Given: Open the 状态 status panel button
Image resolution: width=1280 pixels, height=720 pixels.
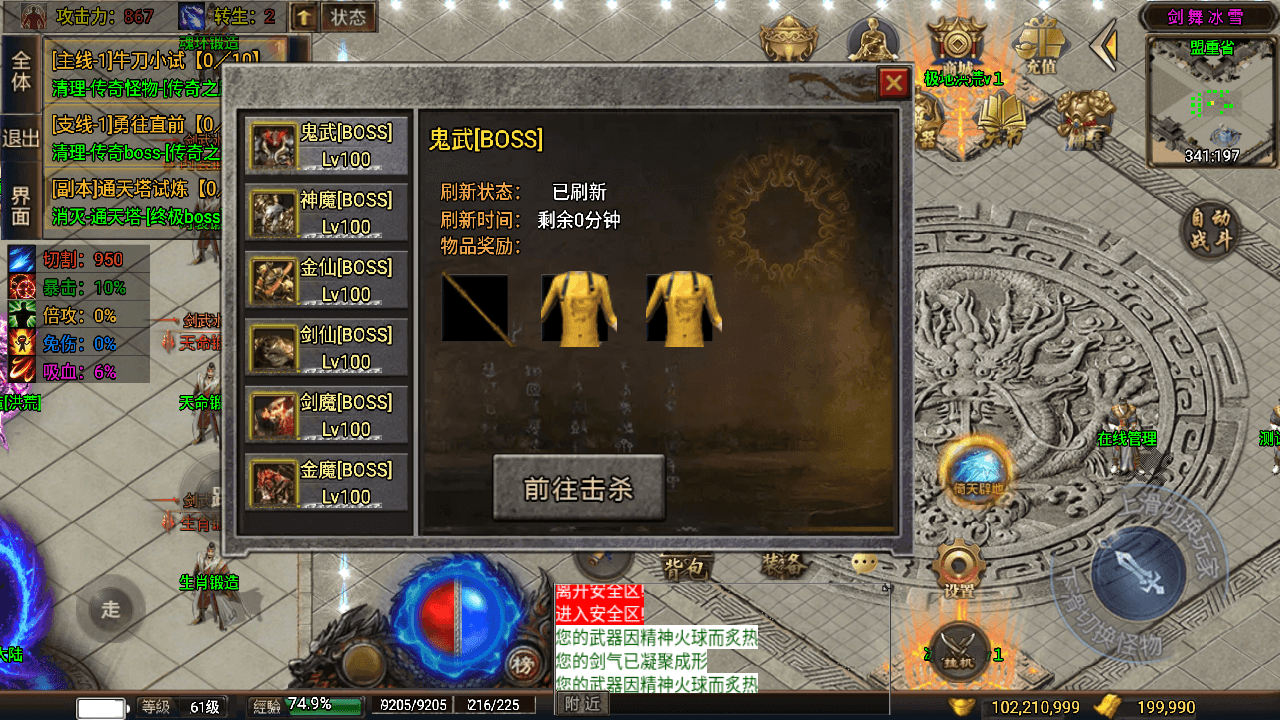Looking at the screenshot, I should point(346,15).
